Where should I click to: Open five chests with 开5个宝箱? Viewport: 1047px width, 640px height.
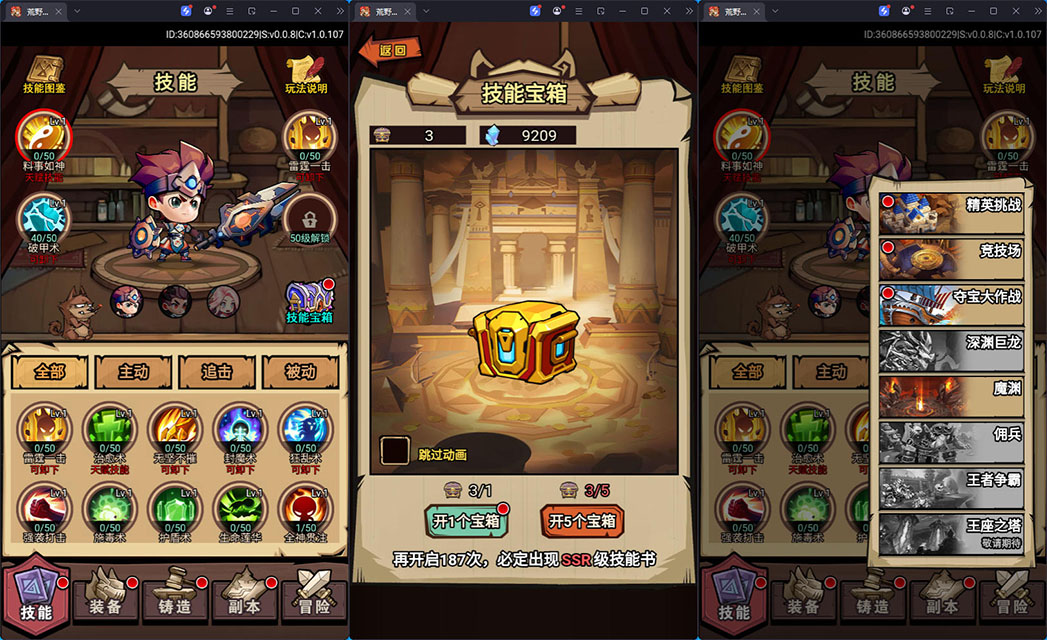click(581, 520)
